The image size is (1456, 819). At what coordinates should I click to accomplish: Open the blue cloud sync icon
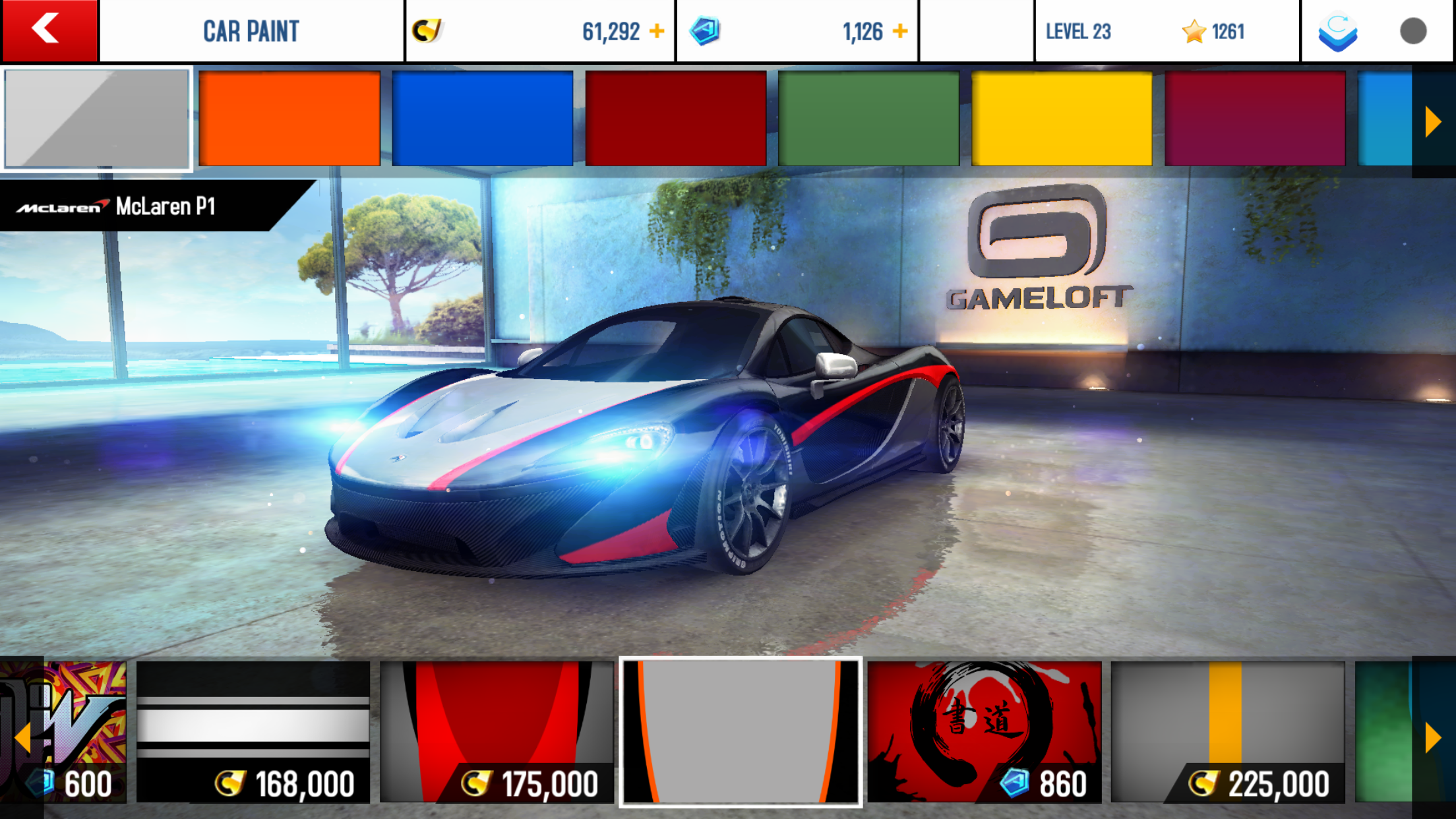(x=1337, y=32)
